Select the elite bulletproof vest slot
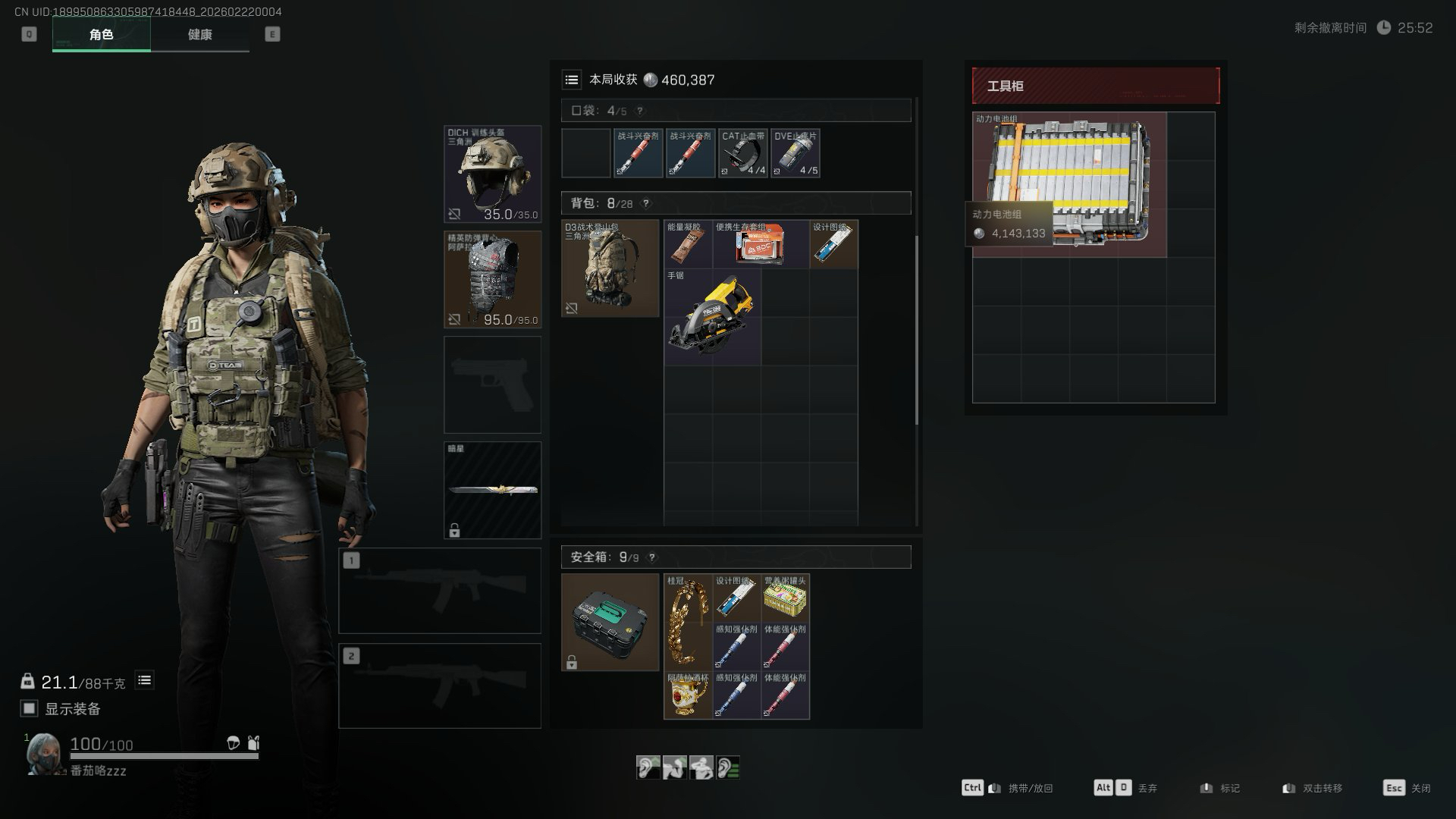Screen dimensions: 1456x819 click(492, 279)
